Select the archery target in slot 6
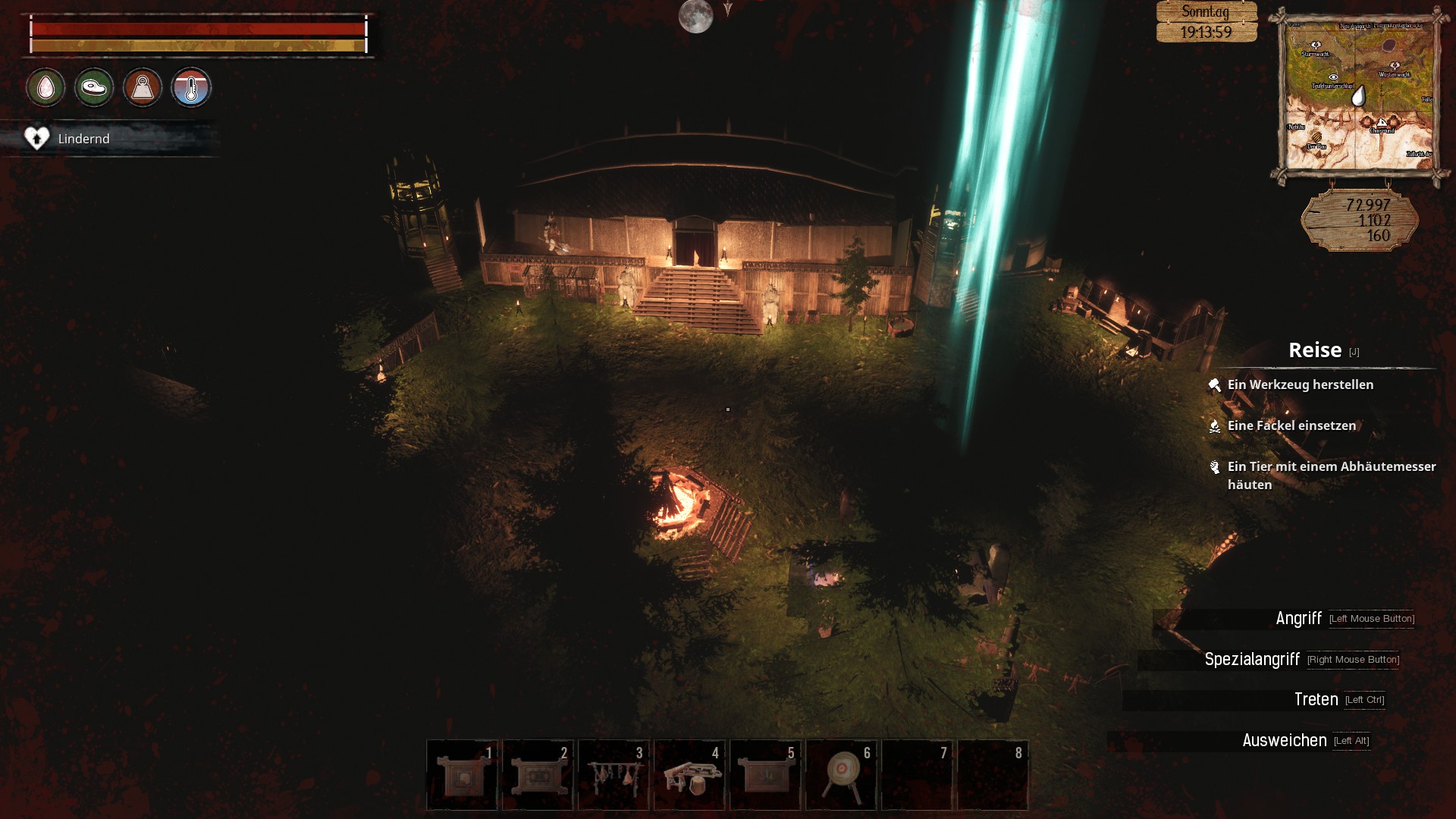Viewport: 1456px width, 819px height. [841, 775]
